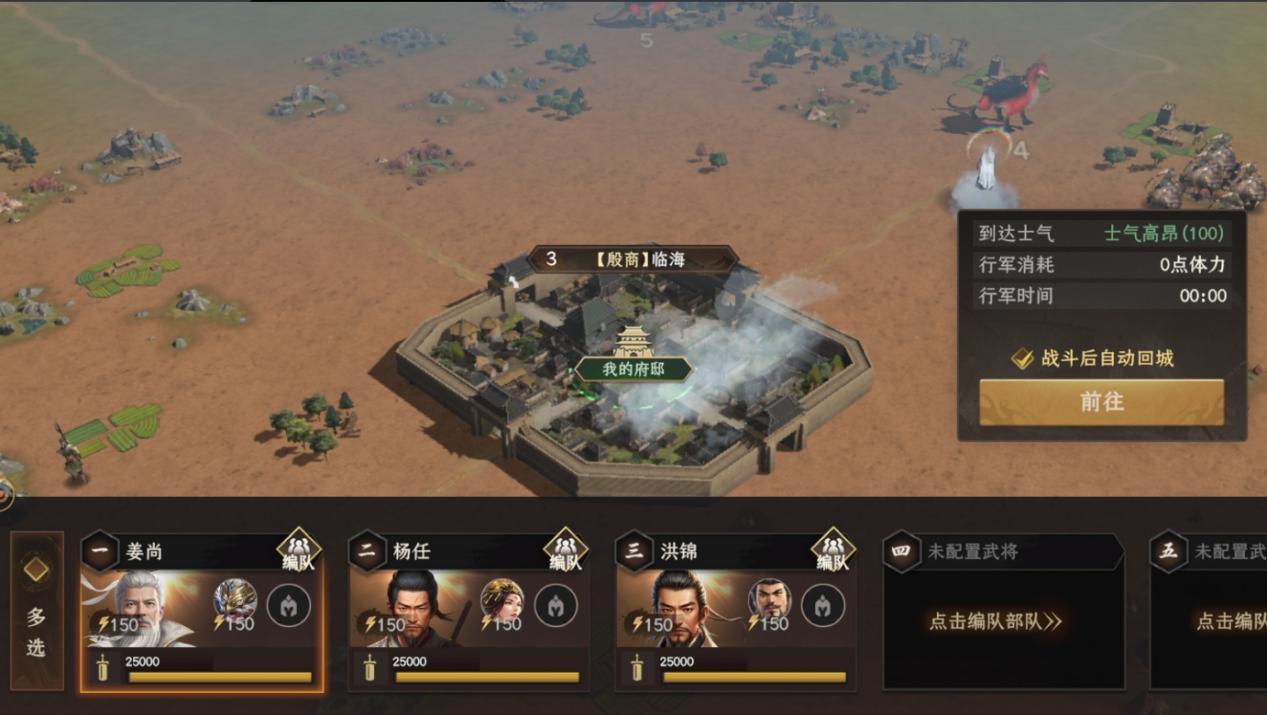Screen dimensions: 1267x715
Task: Tap the second general portrait in 姜尚's squad
Action: (235, 600)
